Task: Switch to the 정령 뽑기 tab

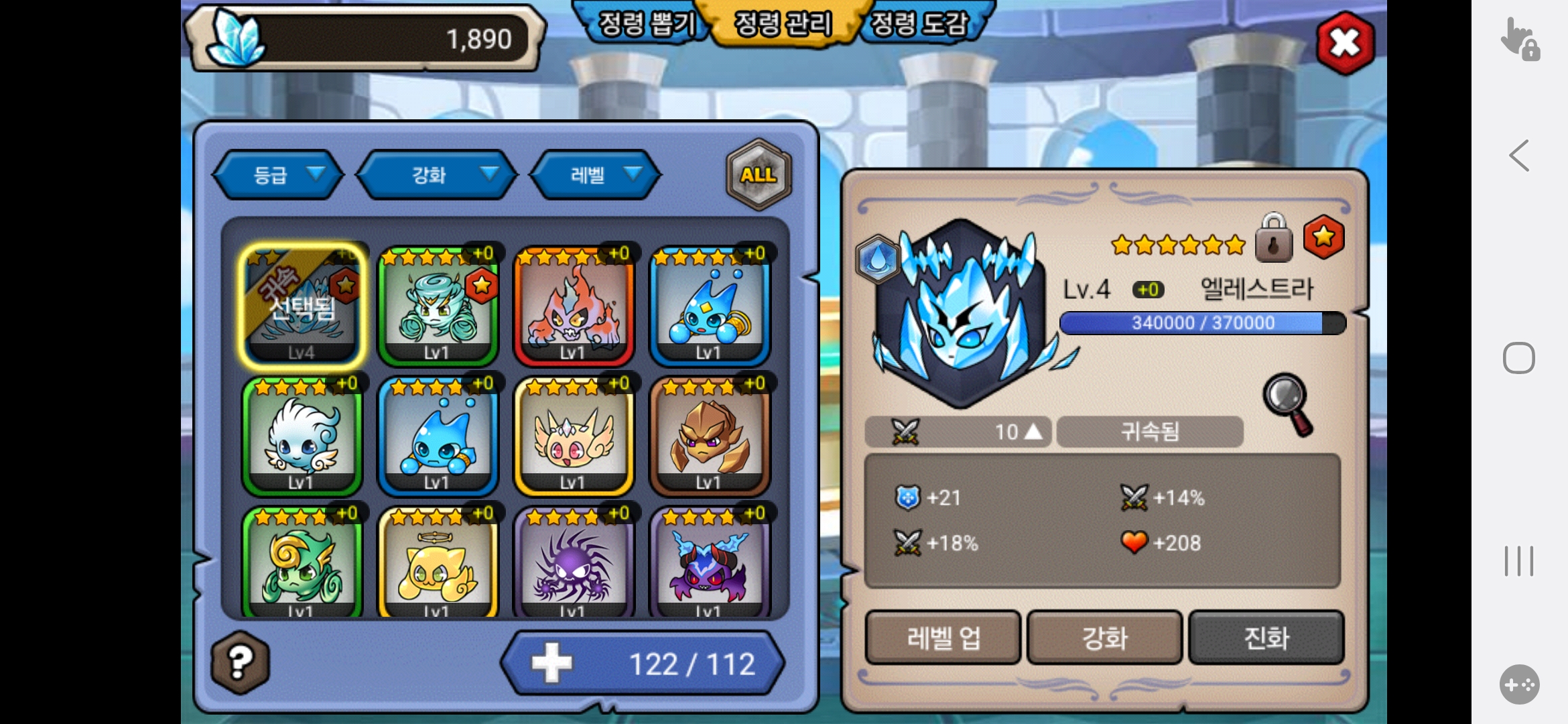Action: (x=644, y=24)
